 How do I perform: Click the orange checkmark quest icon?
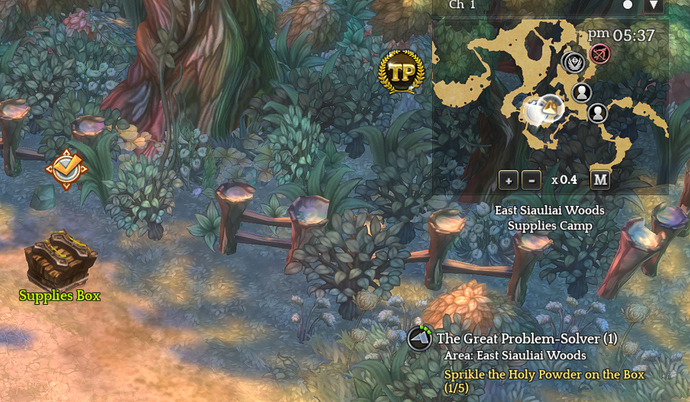pyautogui.click(x=66, y=169)
